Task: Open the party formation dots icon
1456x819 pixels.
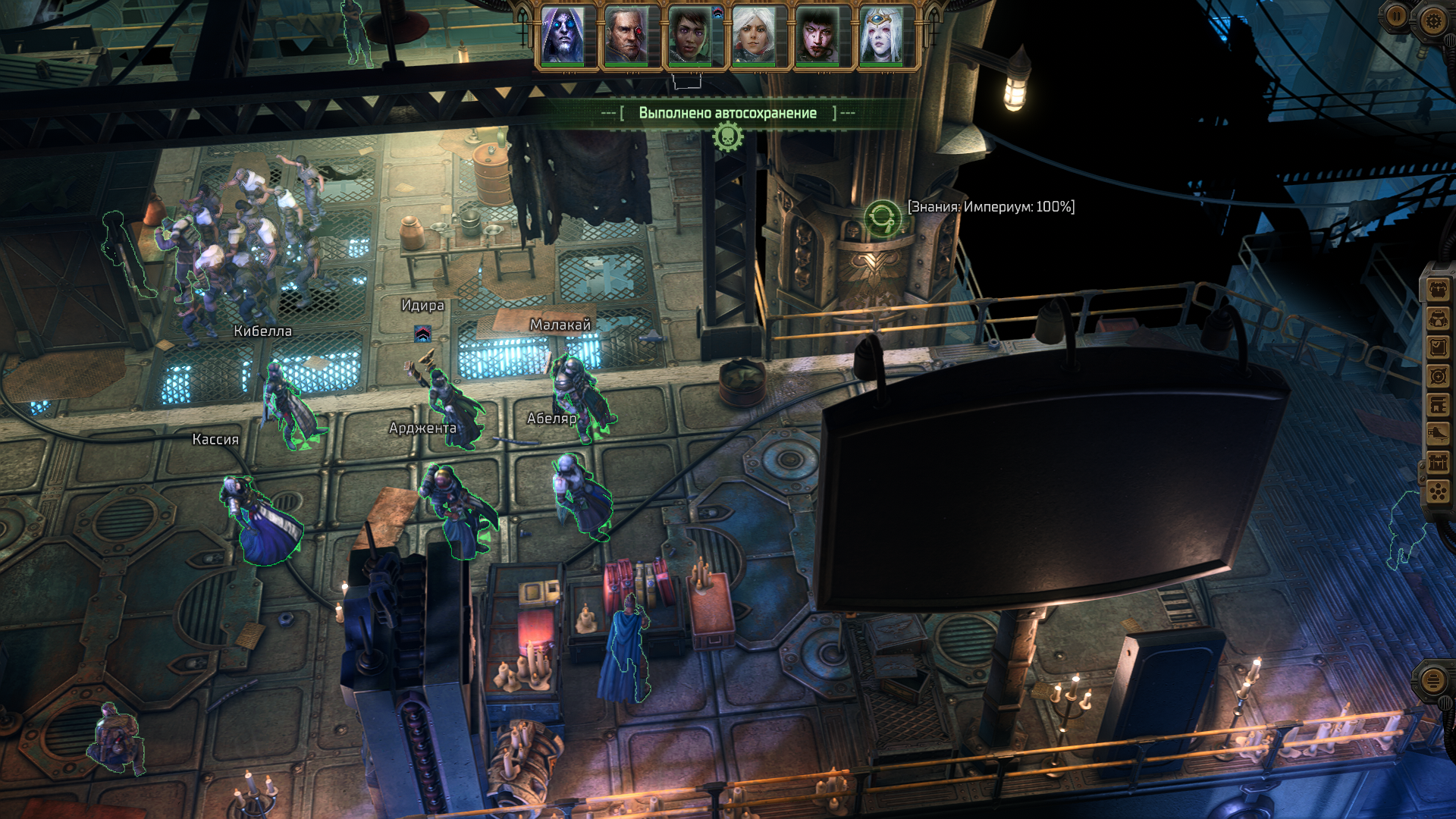Action: point(1439,491)
